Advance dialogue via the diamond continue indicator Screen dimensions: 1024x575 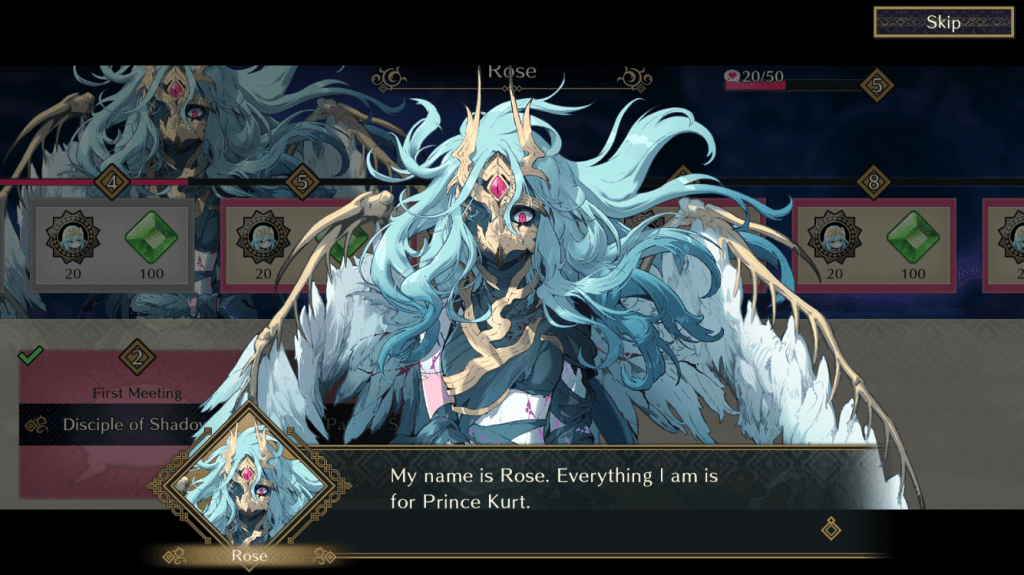[x=831, y=528]
